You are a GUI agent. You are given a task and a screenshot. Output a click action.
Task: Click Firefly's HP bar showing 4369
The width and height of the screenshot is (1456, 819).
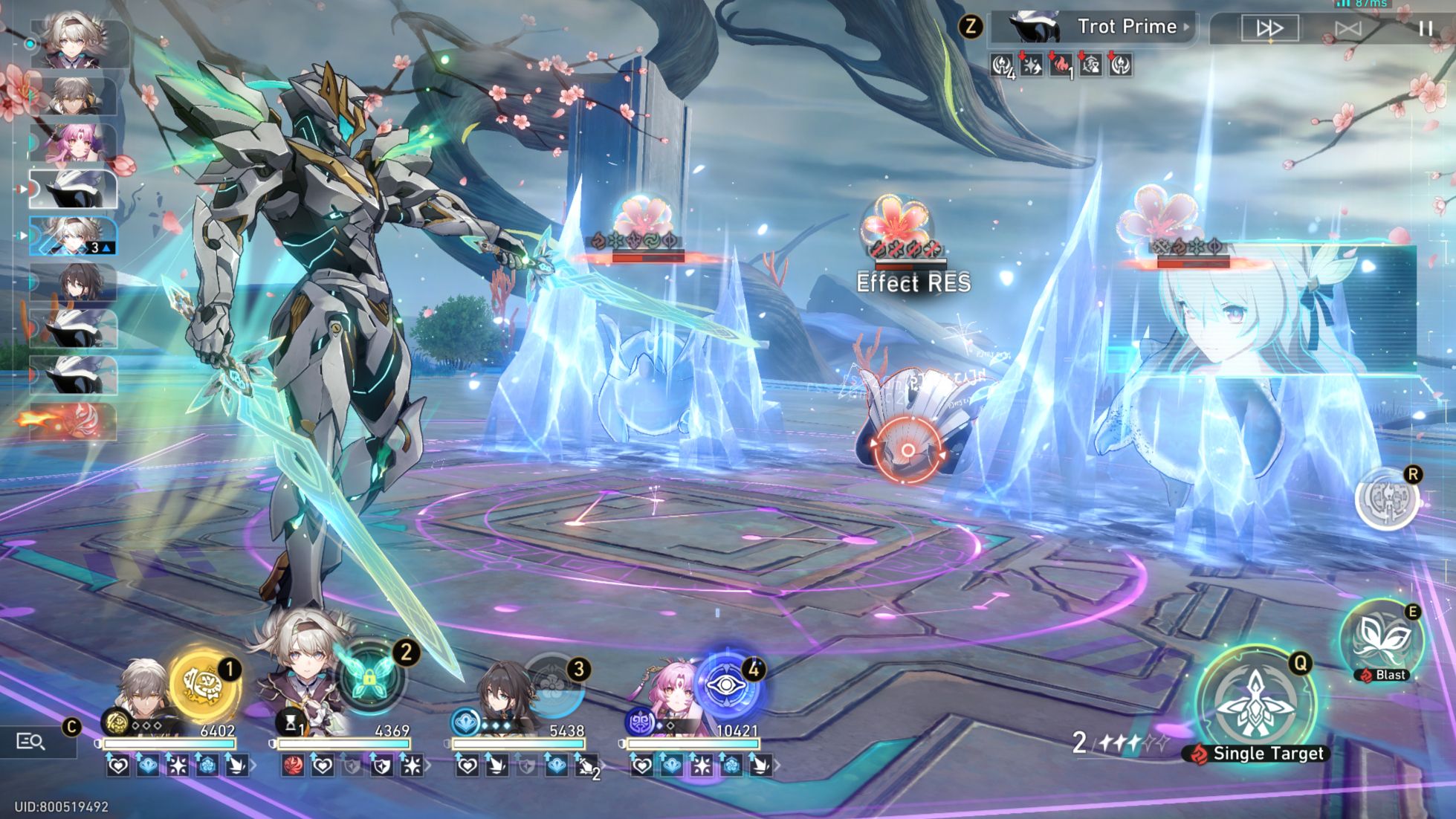pyautogui.click(x=346, y=742)
